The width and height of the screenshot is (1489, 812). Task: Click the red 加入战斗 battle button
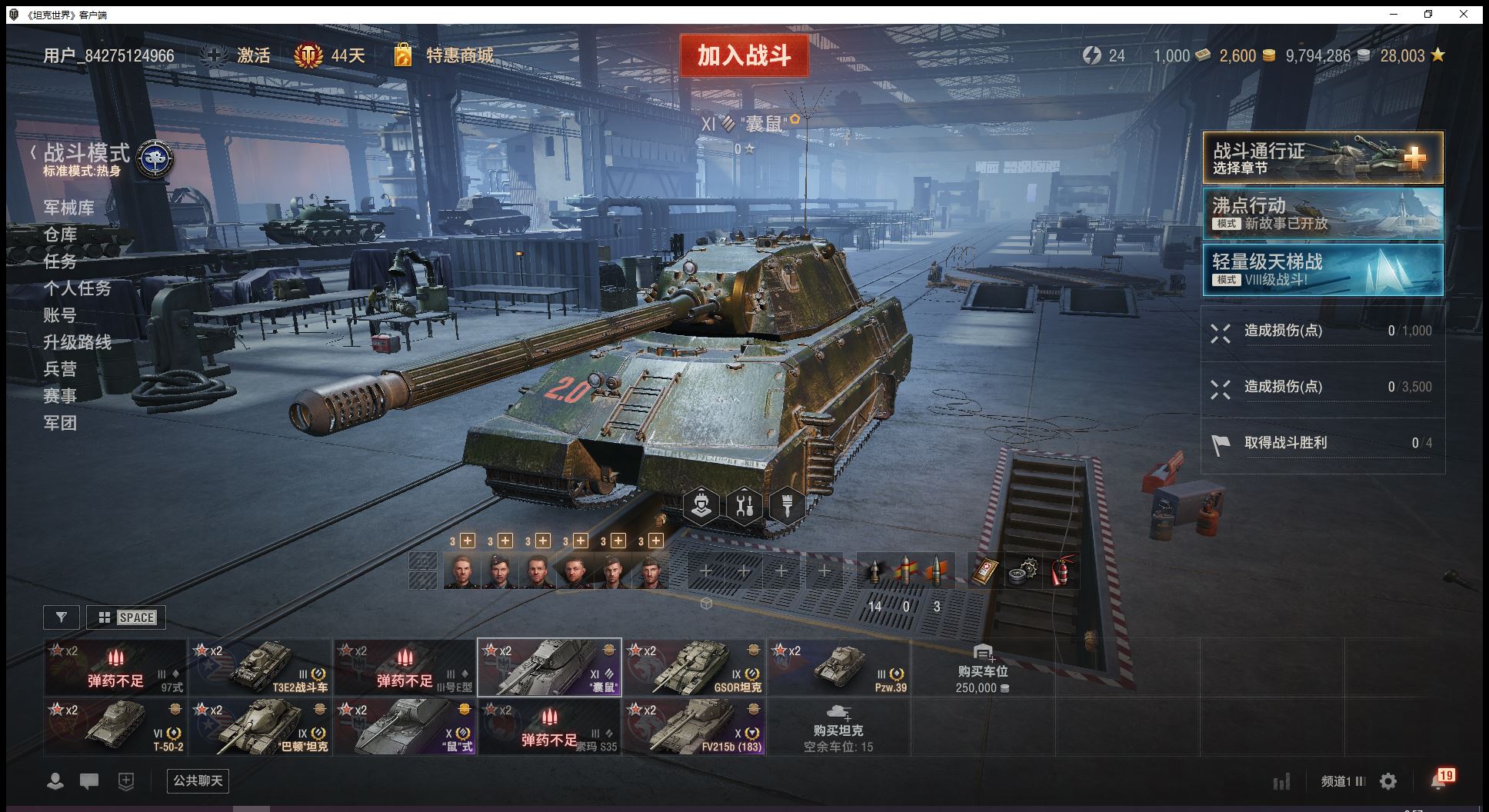point(744,55)
